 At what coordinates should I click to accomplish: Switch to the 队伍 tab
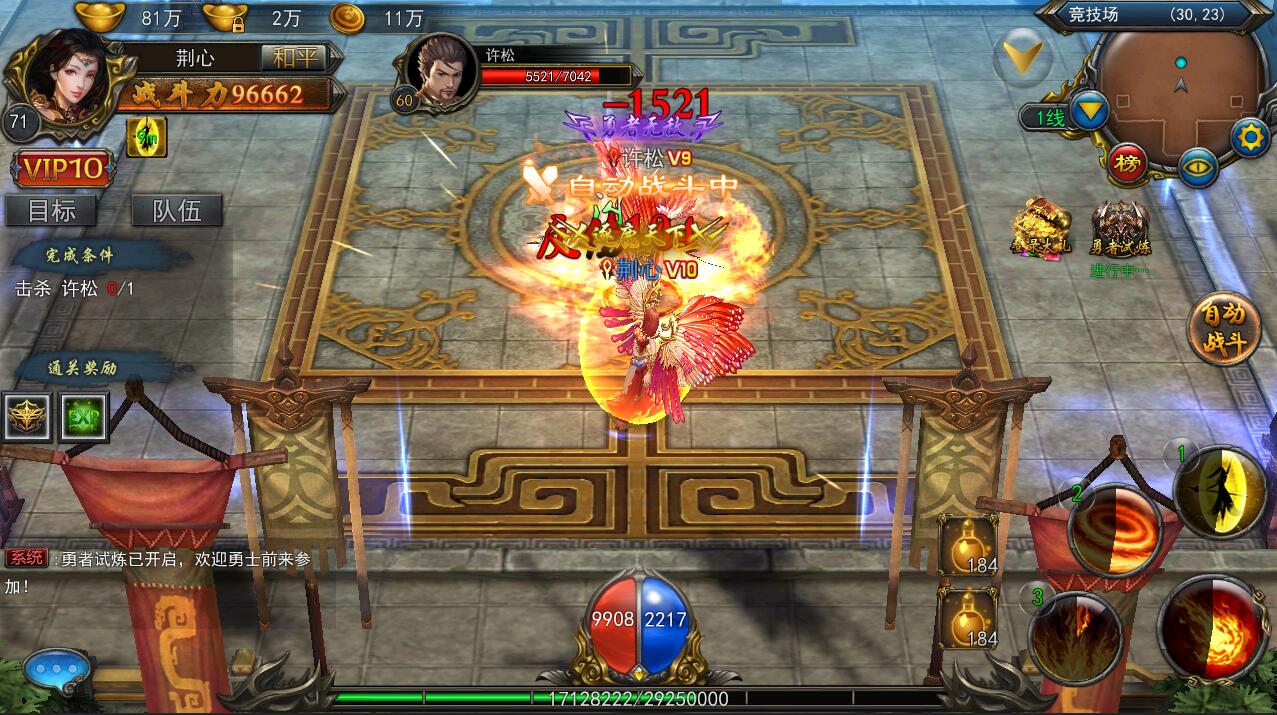tap(176, 210)
